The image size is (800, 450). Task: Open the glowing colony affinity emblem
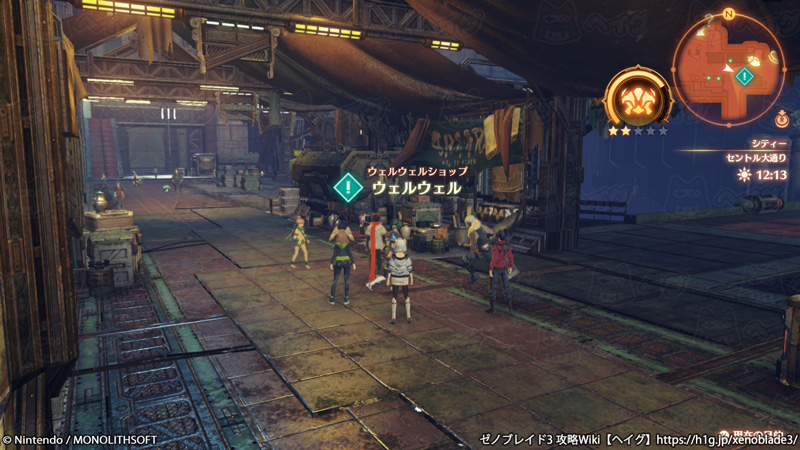coord(637,99)
